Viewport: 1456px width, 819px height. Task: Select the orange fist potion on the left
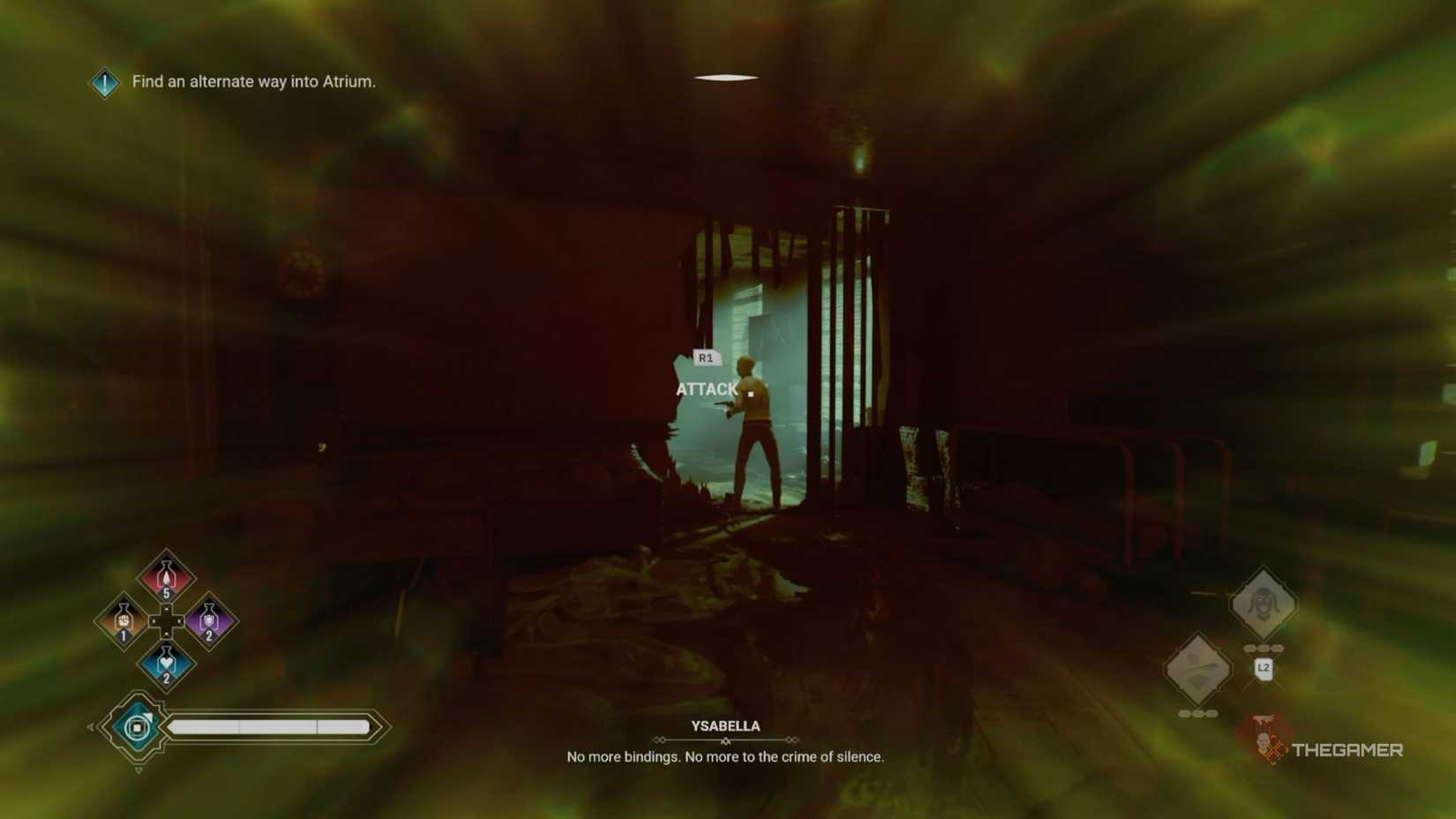123,620
